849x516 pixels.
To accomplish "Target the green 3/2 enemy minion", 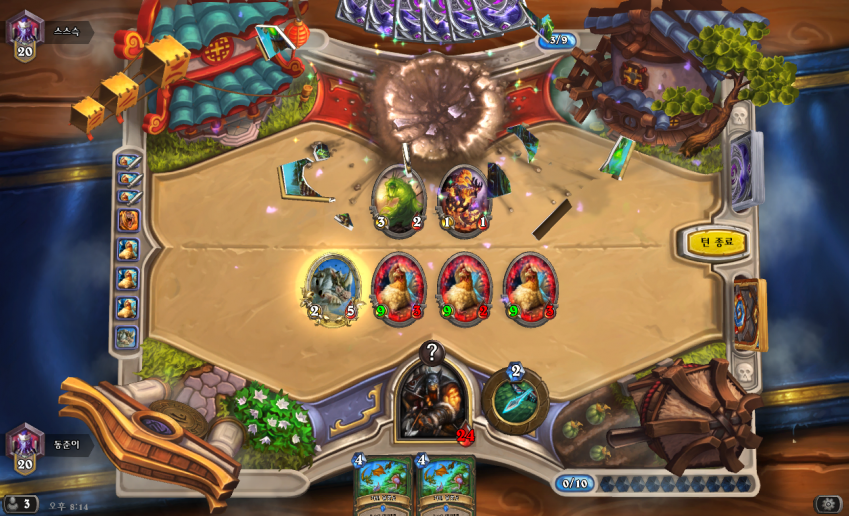I will click(x=398, y=200).
